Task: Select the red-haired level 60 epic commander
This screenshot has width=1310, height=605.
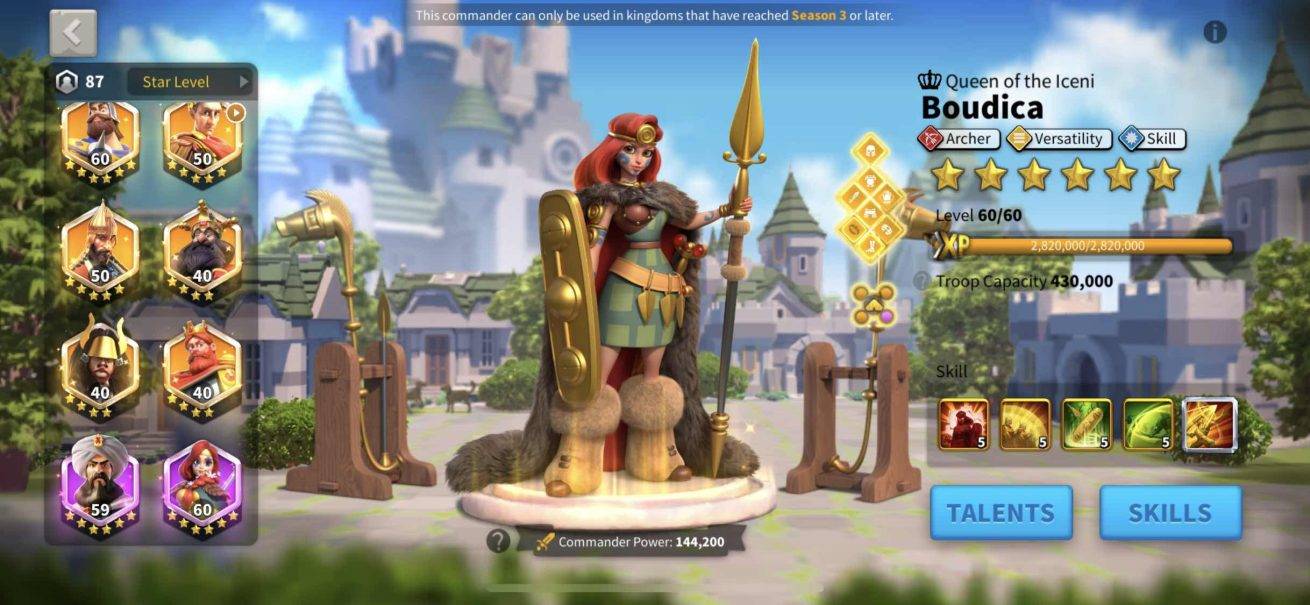Action: tap(202, 485)
